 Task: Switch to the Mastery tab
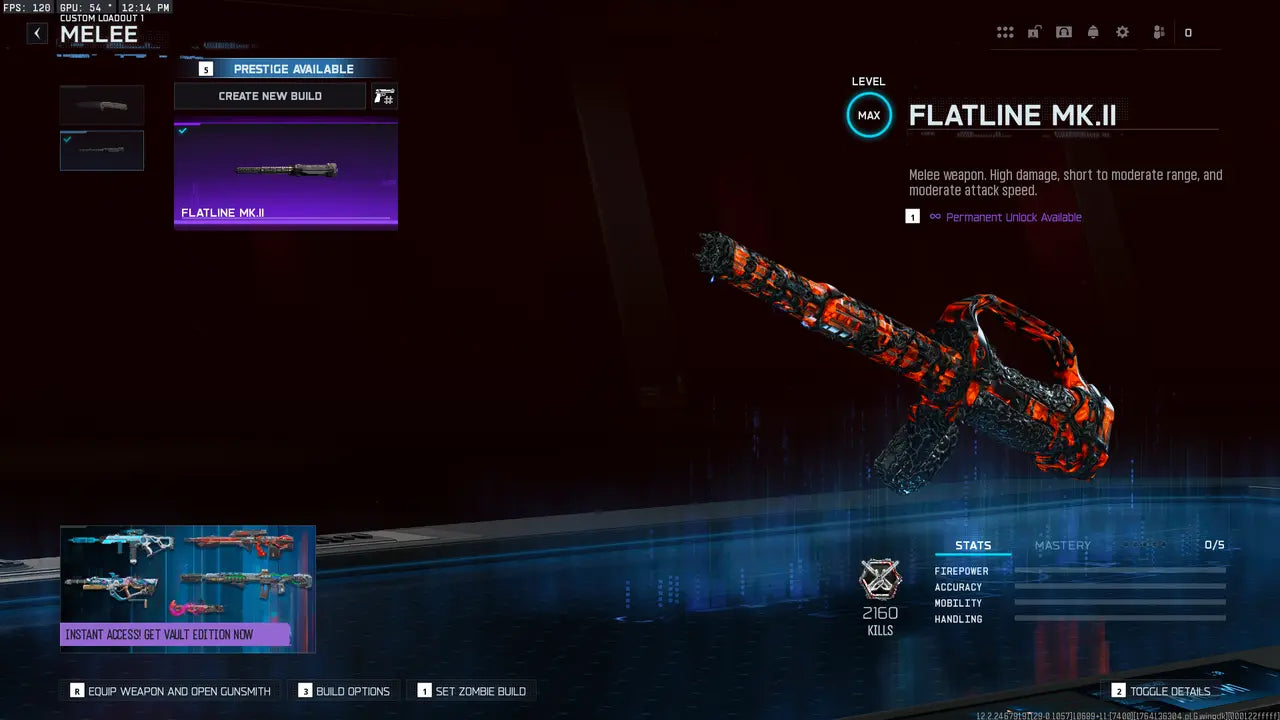tap(1063, 545)
